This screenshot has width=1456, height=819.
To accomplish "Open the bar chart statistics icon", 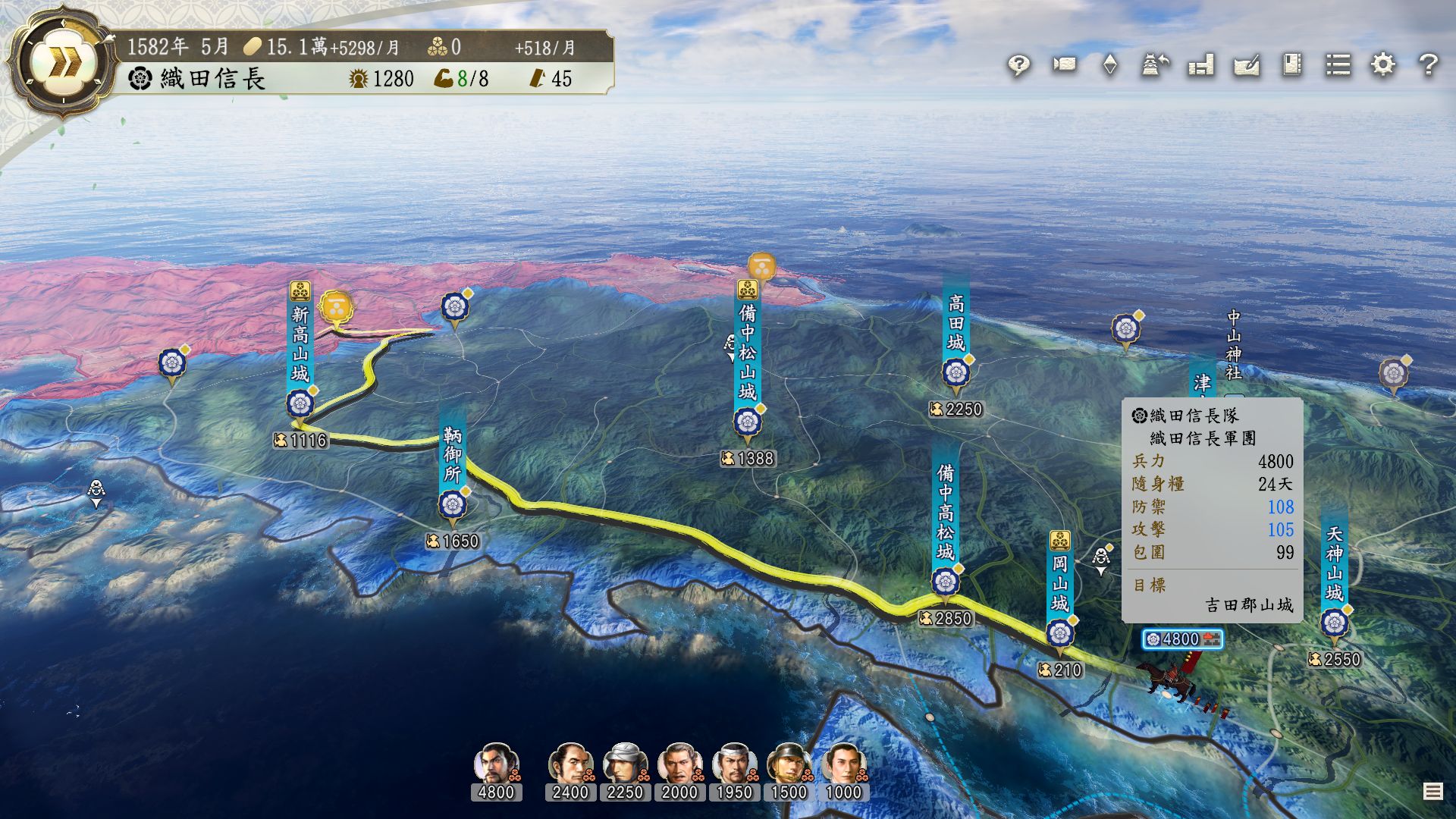I will coord(1201,65).
